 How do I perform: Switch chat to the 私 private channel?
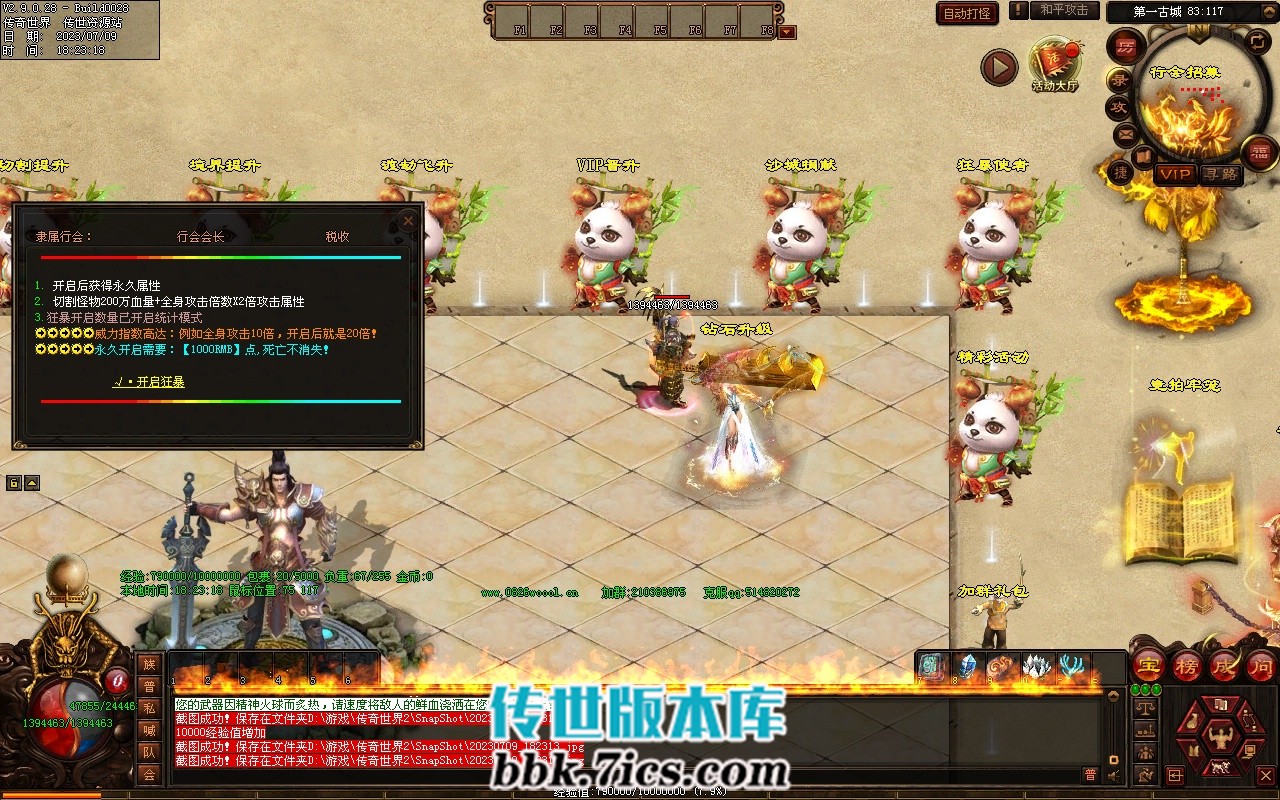point(148,708)
